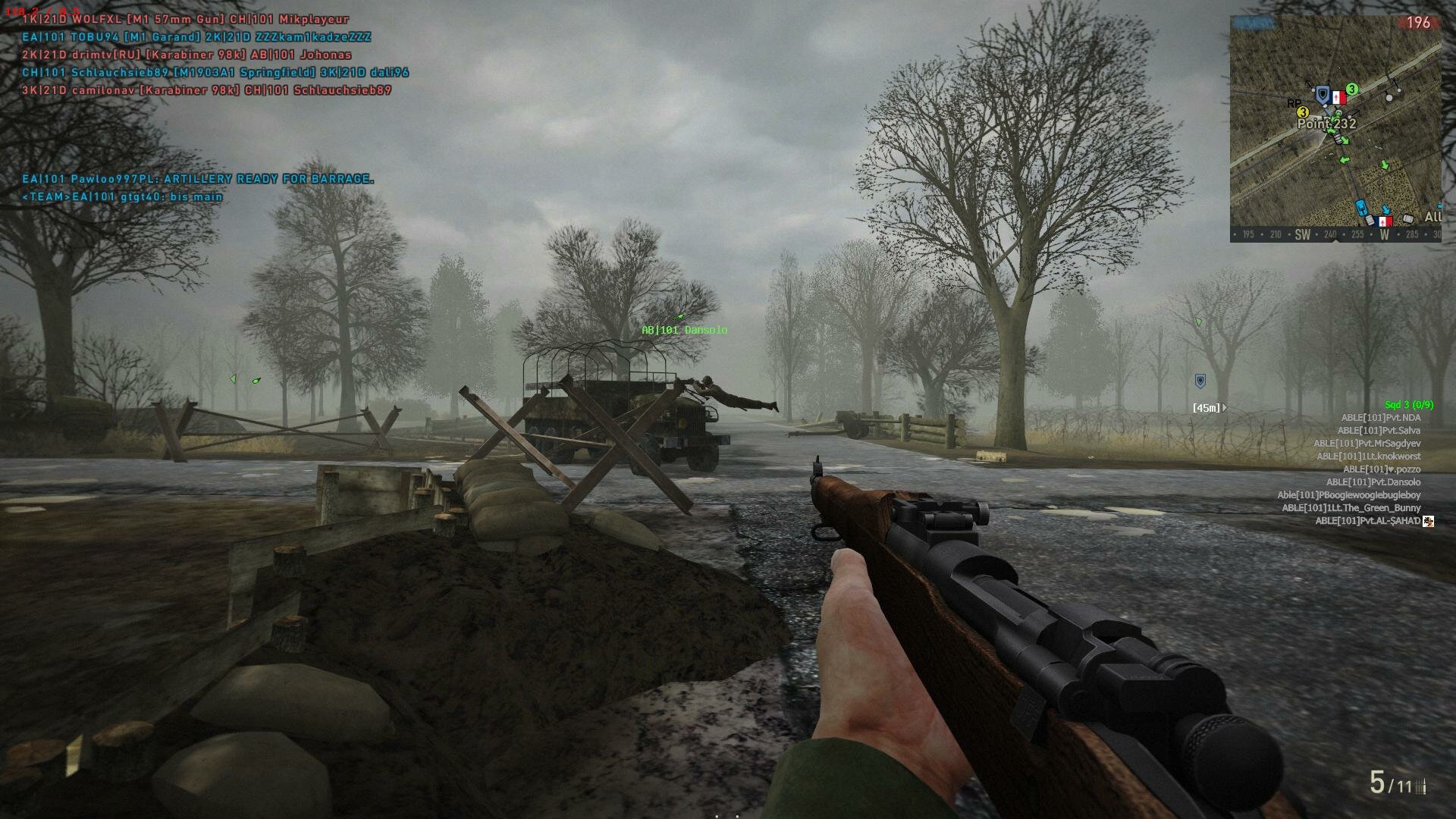This screenshot has height=819, width=1456.
Task: Select the blue vehicle icon on minimap
Action: (1360, 207)
